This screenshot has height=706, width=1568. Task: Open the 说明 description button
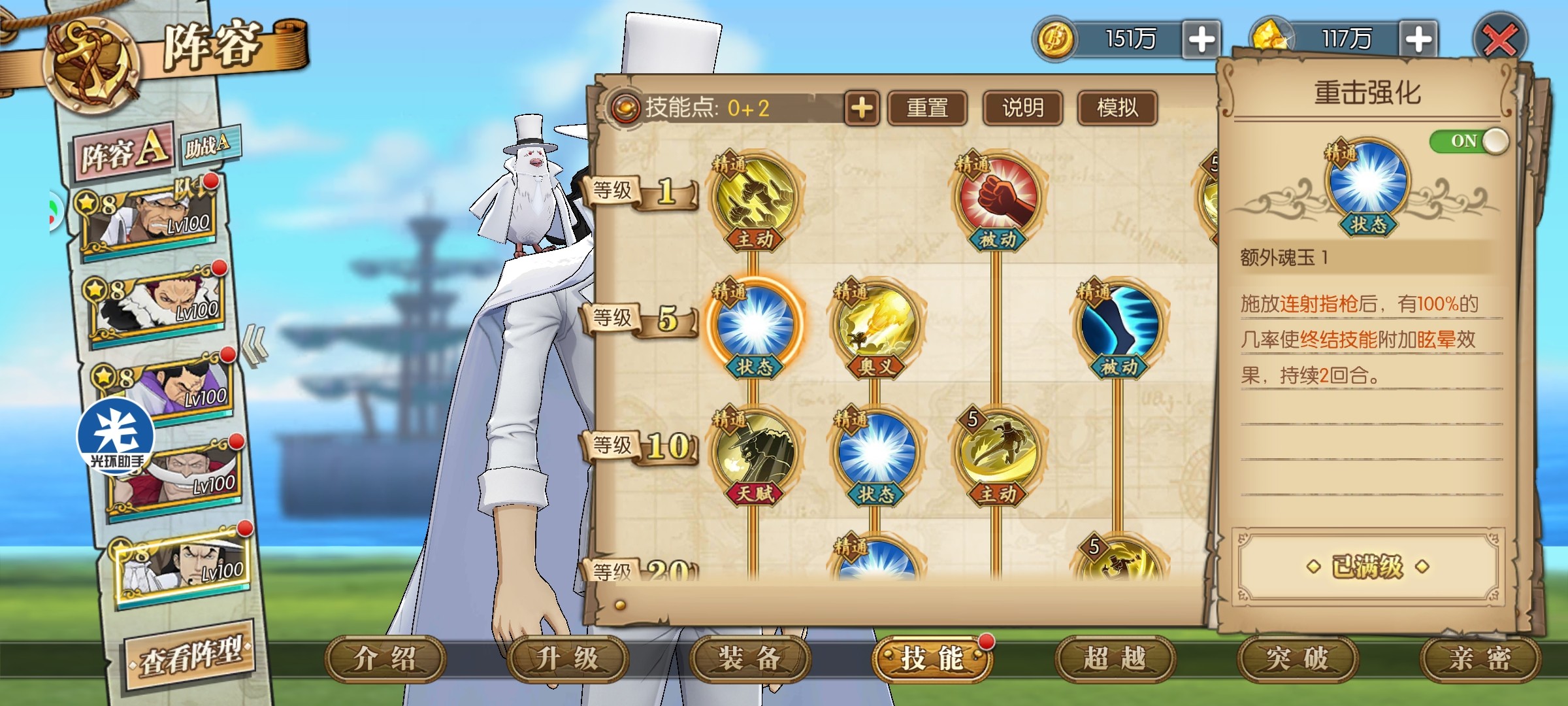click(1022, 108)
